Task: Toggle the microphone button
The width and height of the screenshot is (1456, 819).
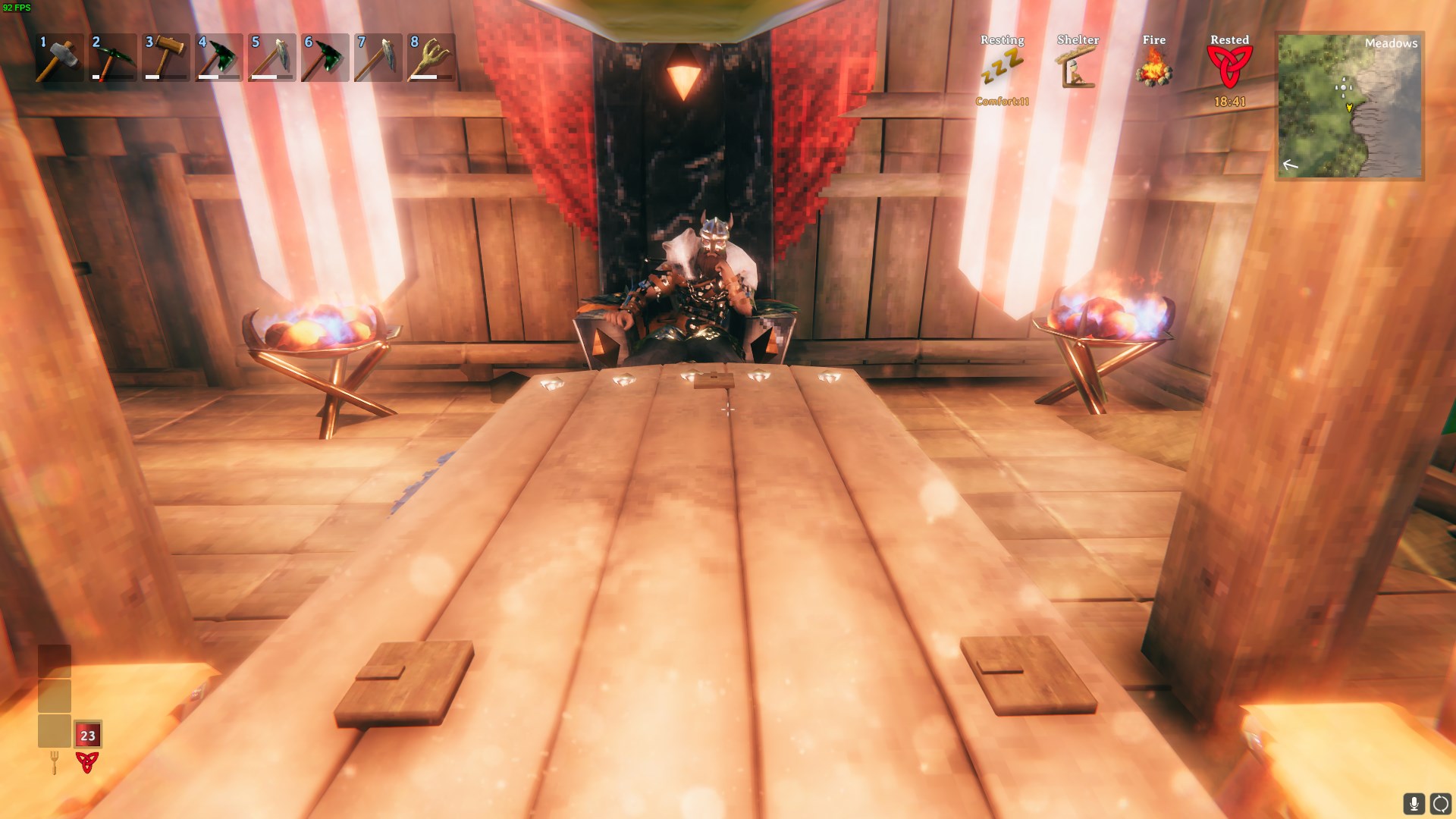Action: pyautogui.click(x=1414, y=804)
